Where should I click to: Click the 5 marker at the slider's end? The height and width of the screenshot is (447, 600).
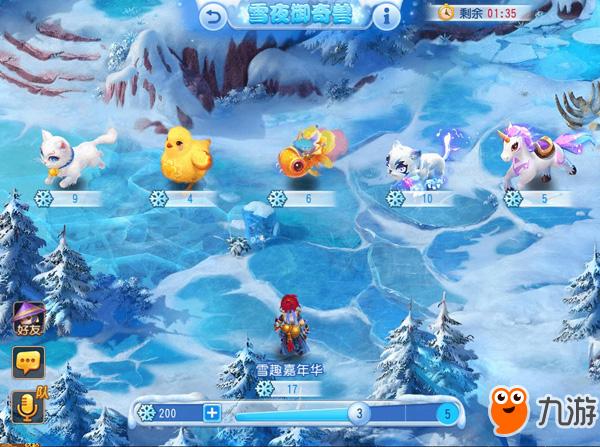pyautogui.click(x=449, y=412)
